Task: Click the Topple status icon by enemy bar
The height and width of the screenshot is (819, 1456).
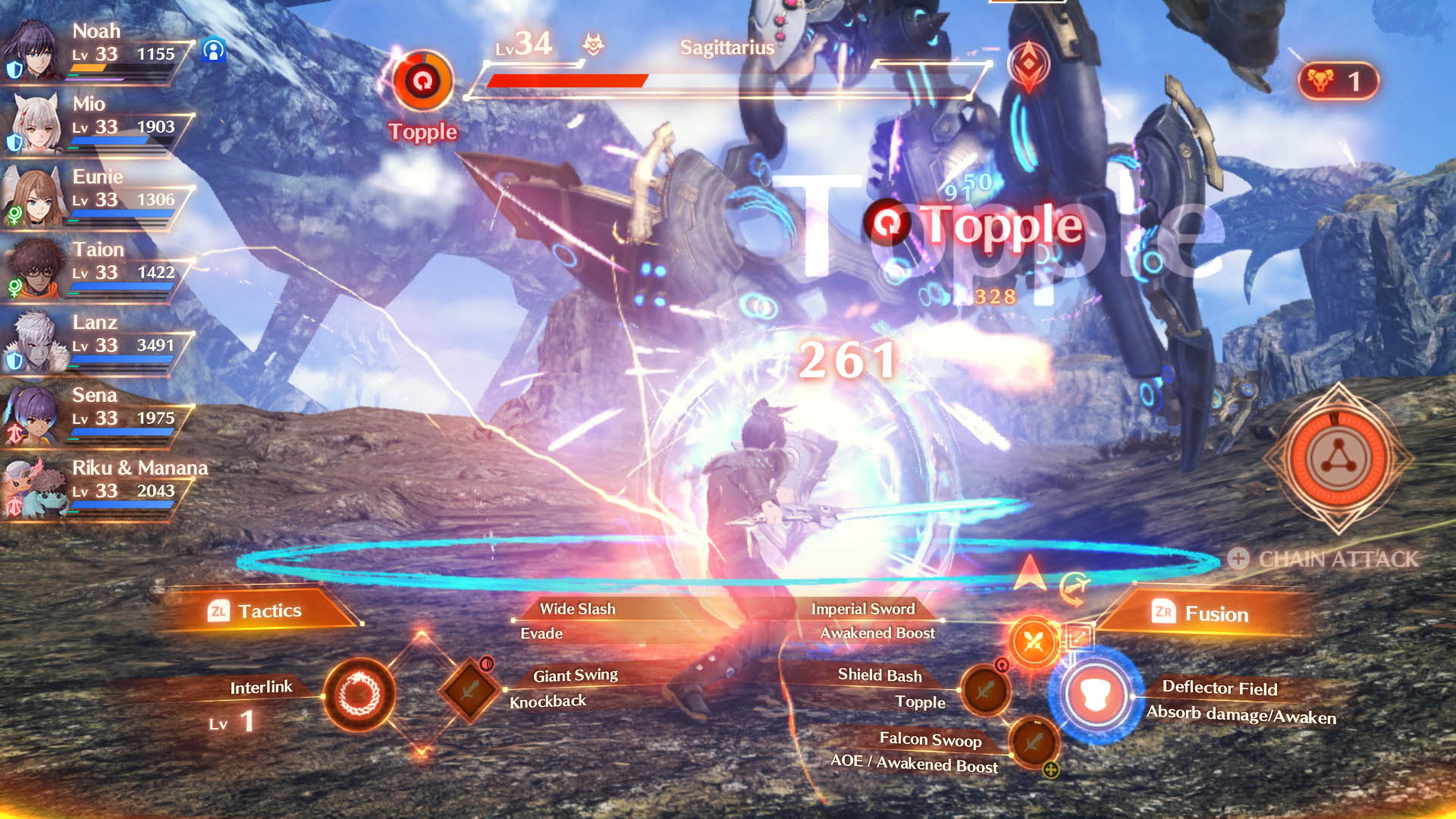Action: coord(422,81)
